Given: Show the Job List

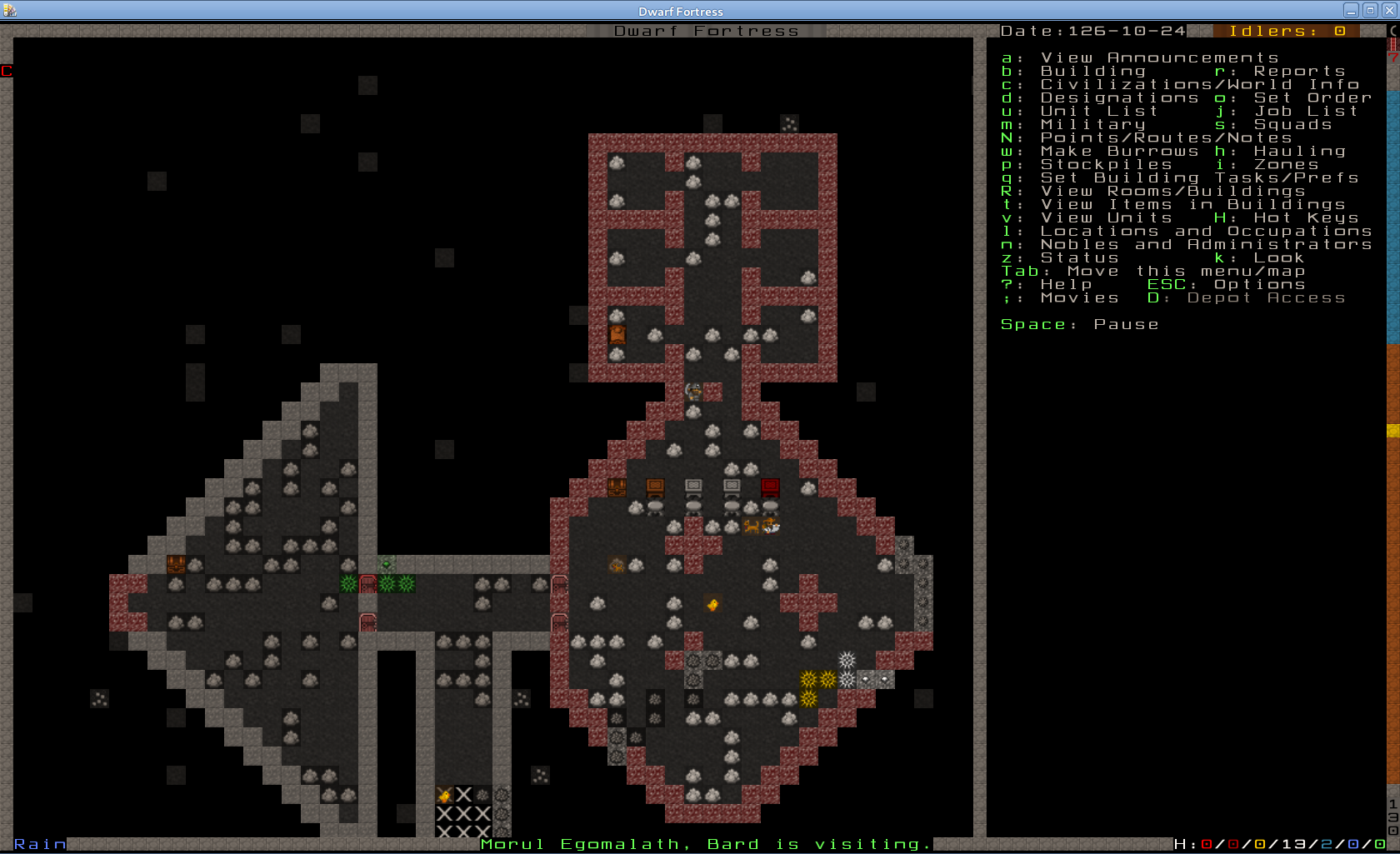Looking at the screenshot, I should click(1305, 111).
